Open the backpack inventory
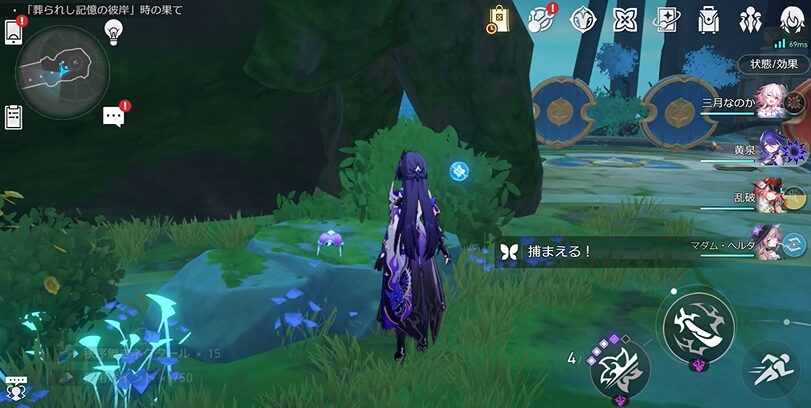The image size is (811, 408). click(x=709, y=19)
